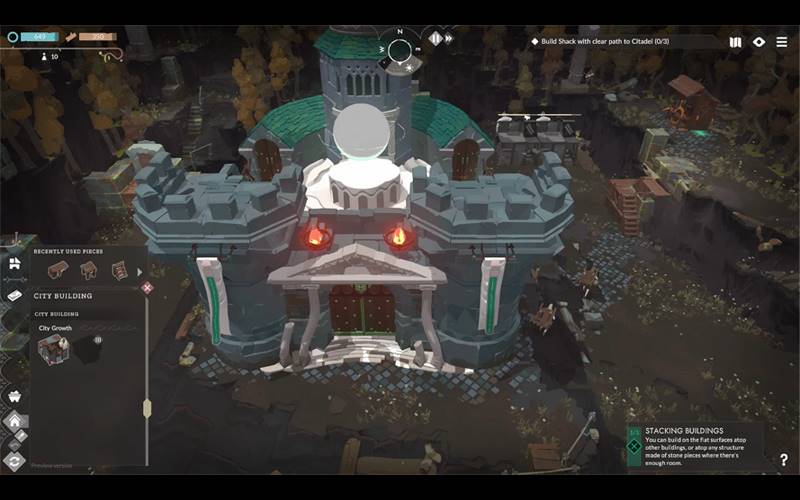Open the question mark help button
800x500 pixels.
point(783,460)
